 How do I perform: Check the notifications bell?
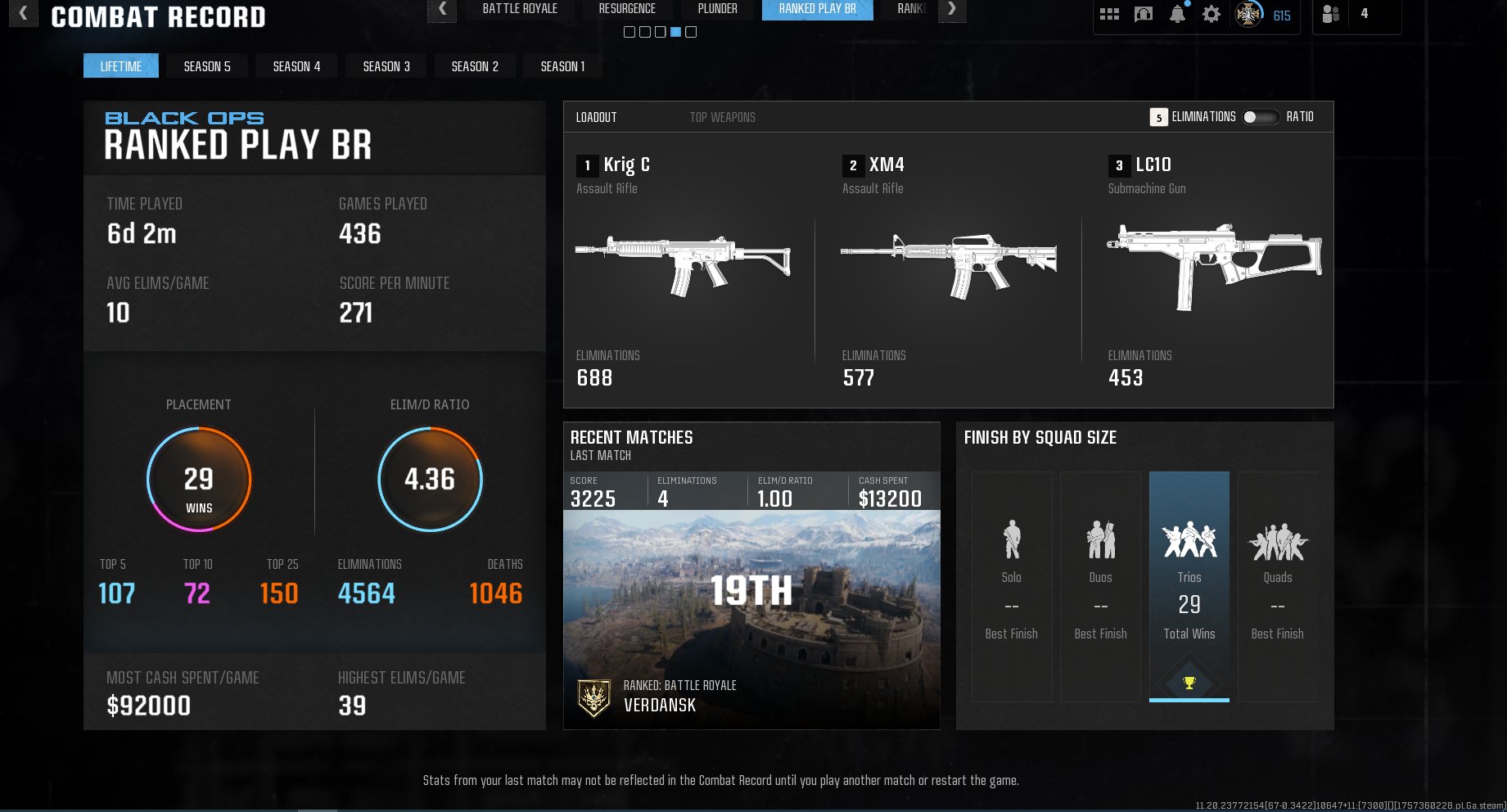click(x=1177, y=14)
